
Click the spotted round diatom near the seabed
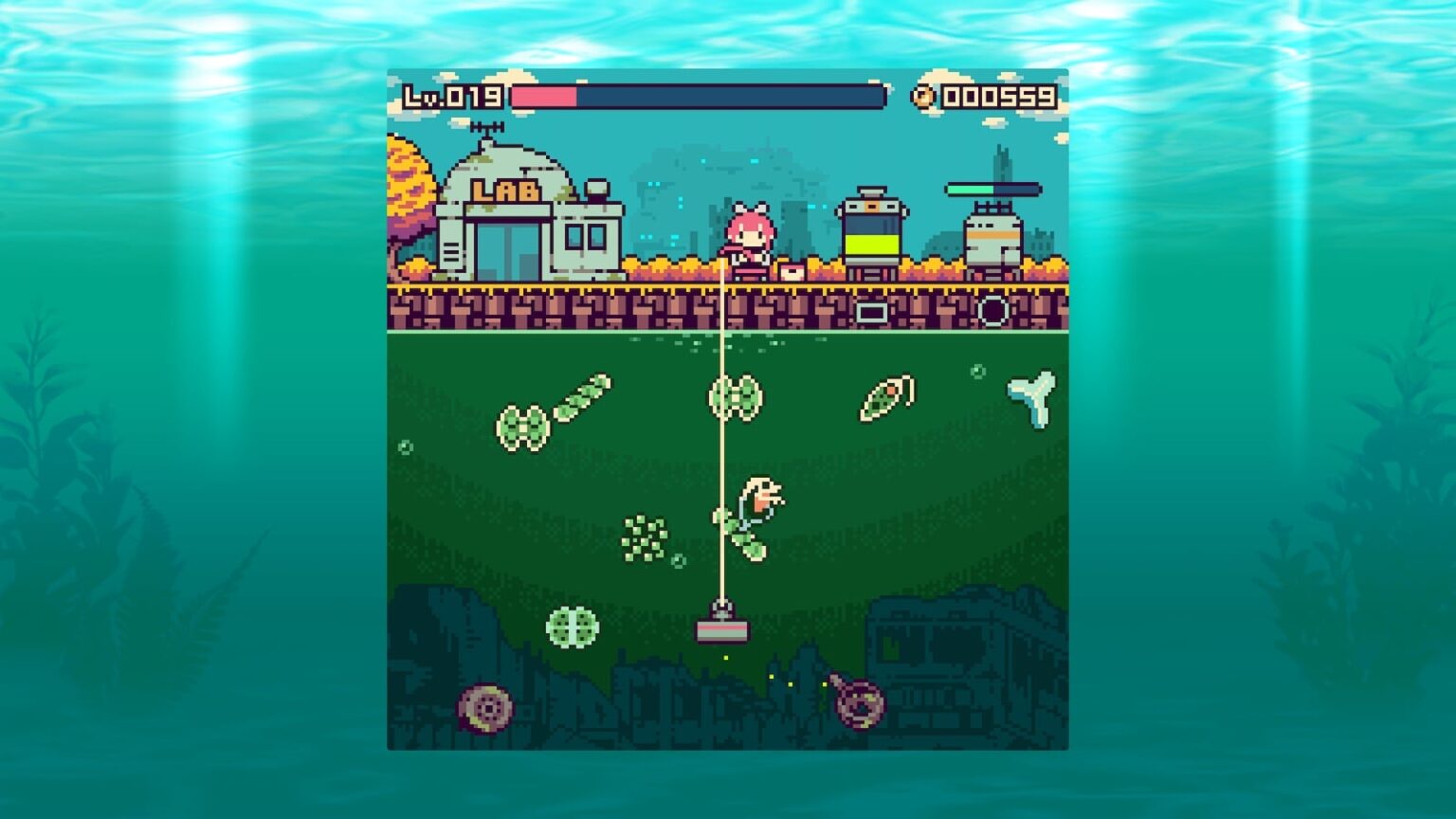pyautogui.click(x=573, y=626)
